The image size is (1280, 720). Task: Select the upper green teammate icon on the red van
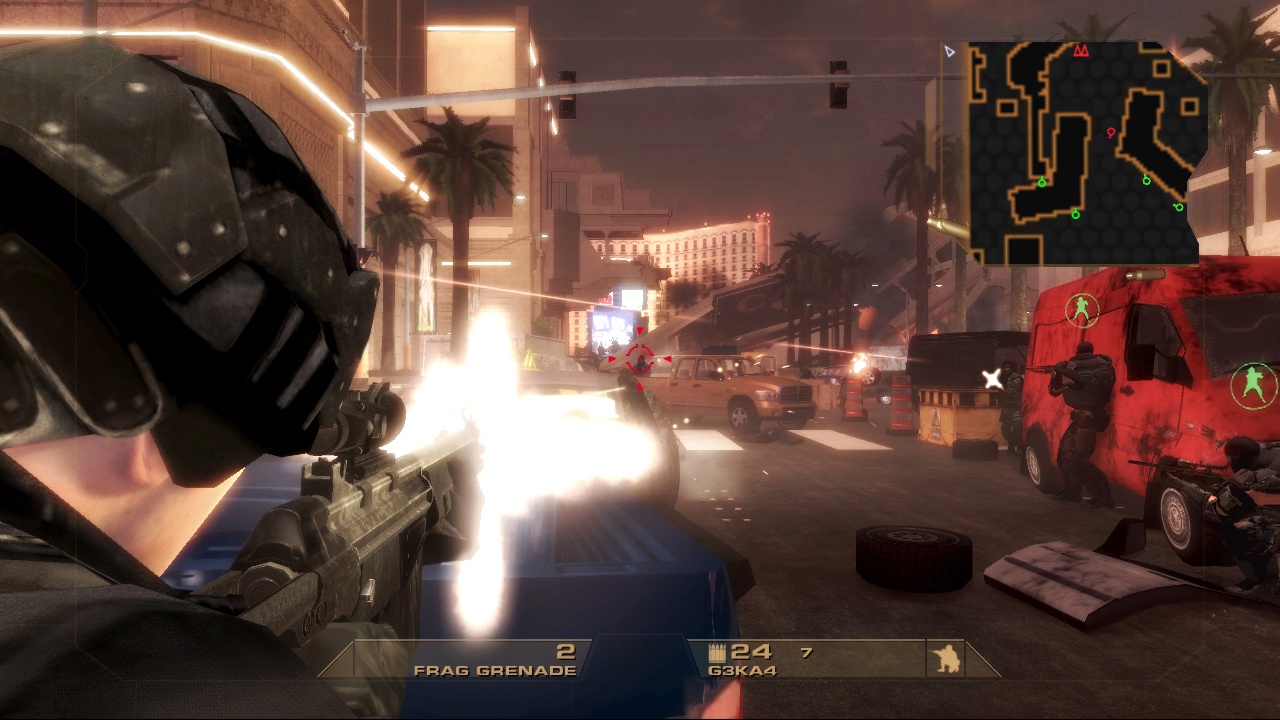coord(1082,310)
